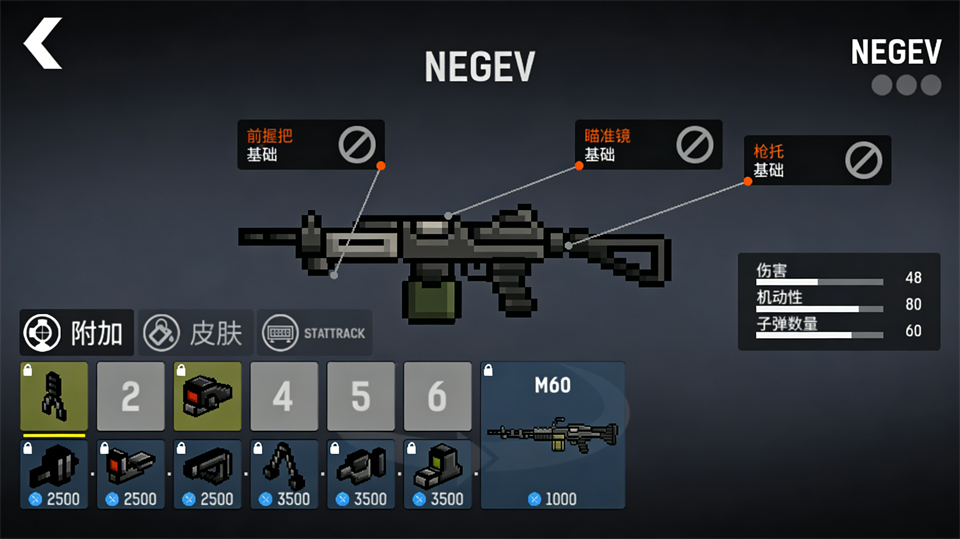Buy the green-lens sight costing 3500
Screen dimensions: 960x539
pyautogui.click(x=437, y=474)
